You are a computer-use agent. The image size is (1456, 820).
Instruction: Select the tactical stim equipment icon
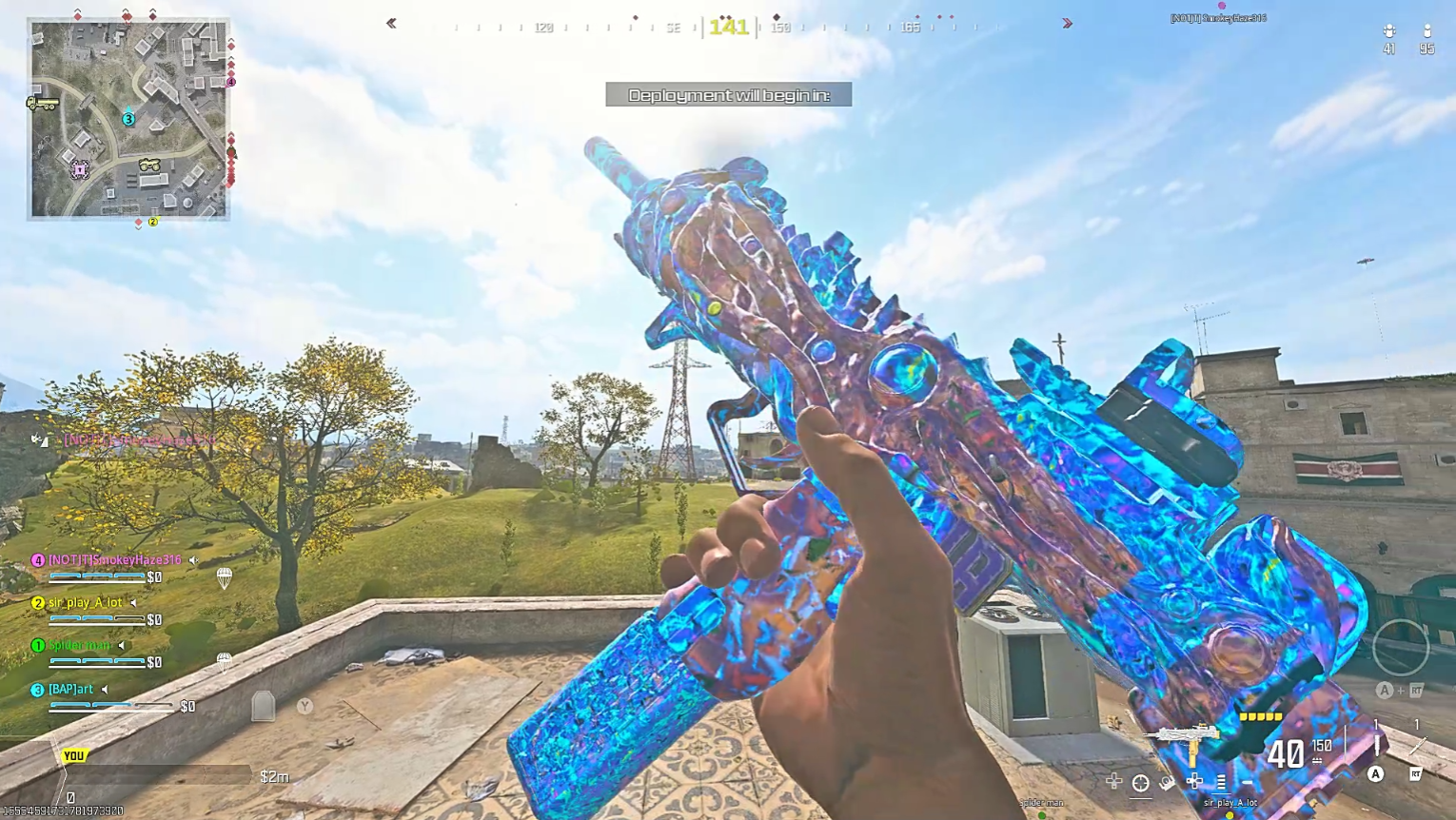pyautogui.click(x=1376, y=745)
